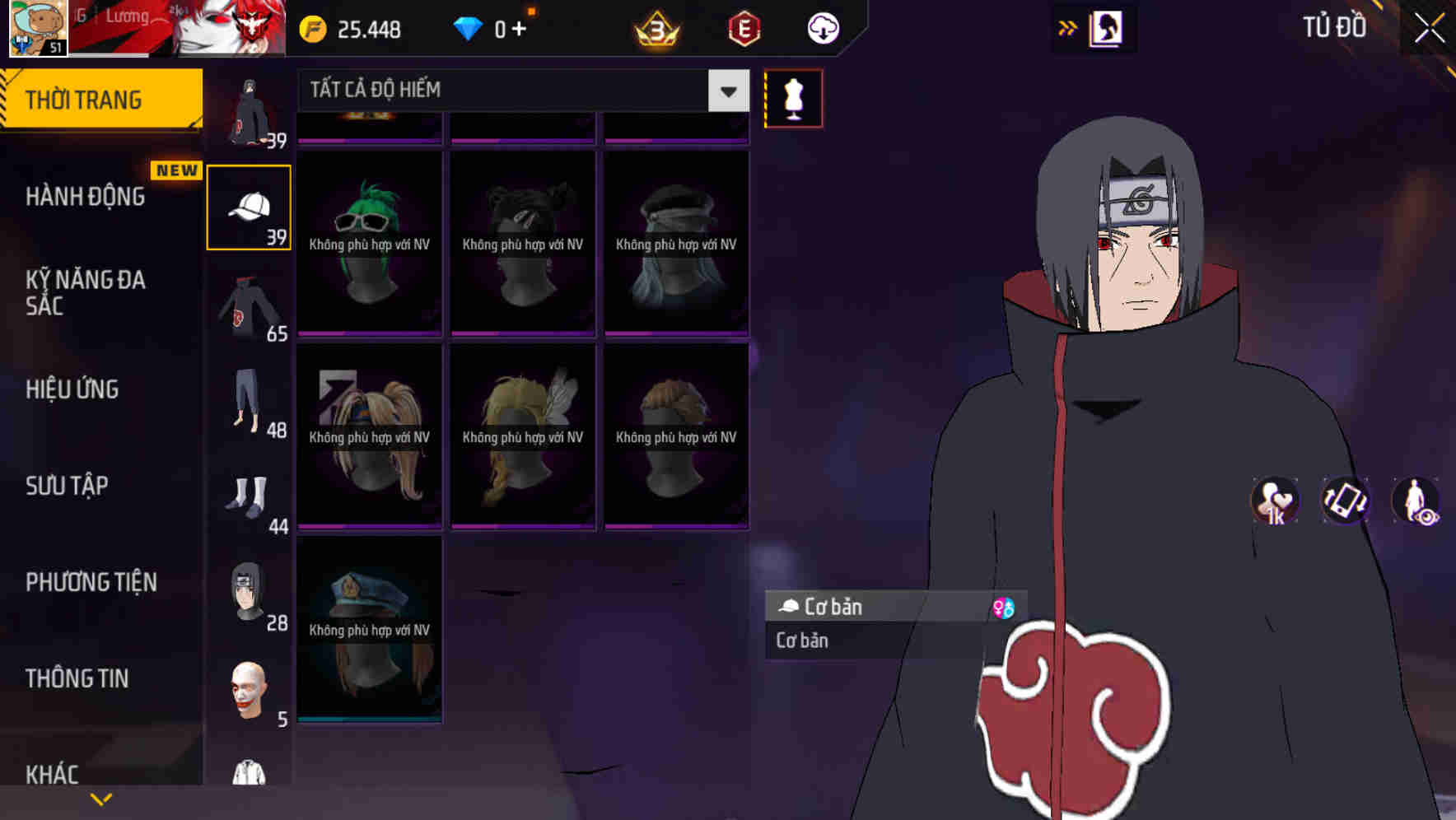Screen dimensions: 1456x820
Task: Select the Cơ bản hat equip entry
Action: 856,608
